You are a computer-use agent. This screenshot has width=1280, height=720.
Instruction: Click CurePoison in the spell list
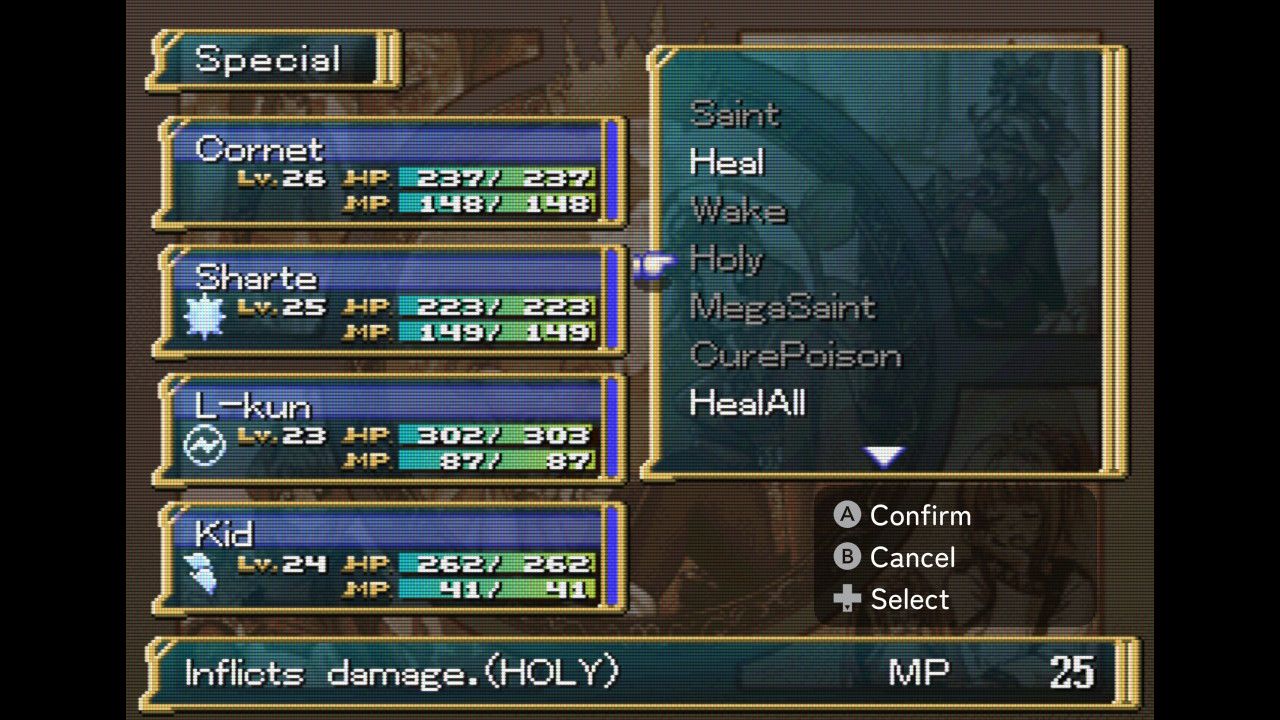click(x=795, y=356)
